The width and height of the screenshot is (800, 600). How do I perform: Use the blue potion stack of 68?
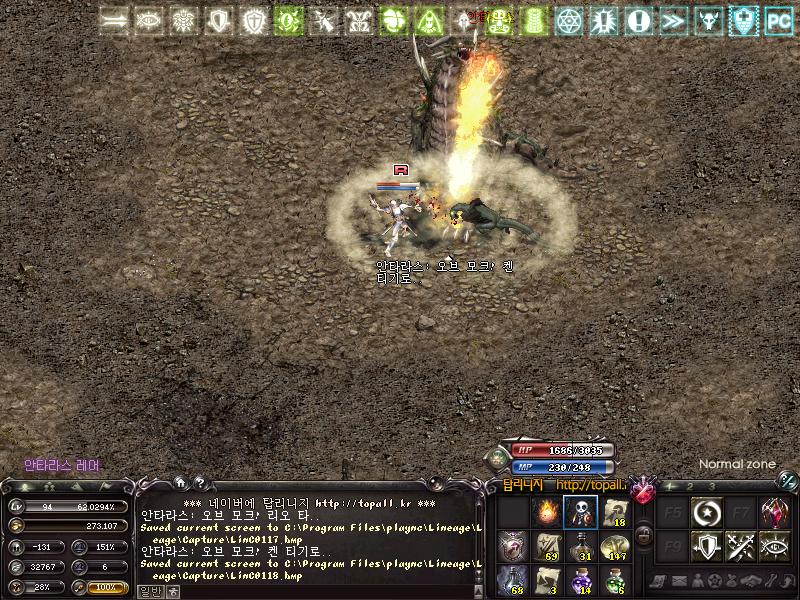coord(512,580)
